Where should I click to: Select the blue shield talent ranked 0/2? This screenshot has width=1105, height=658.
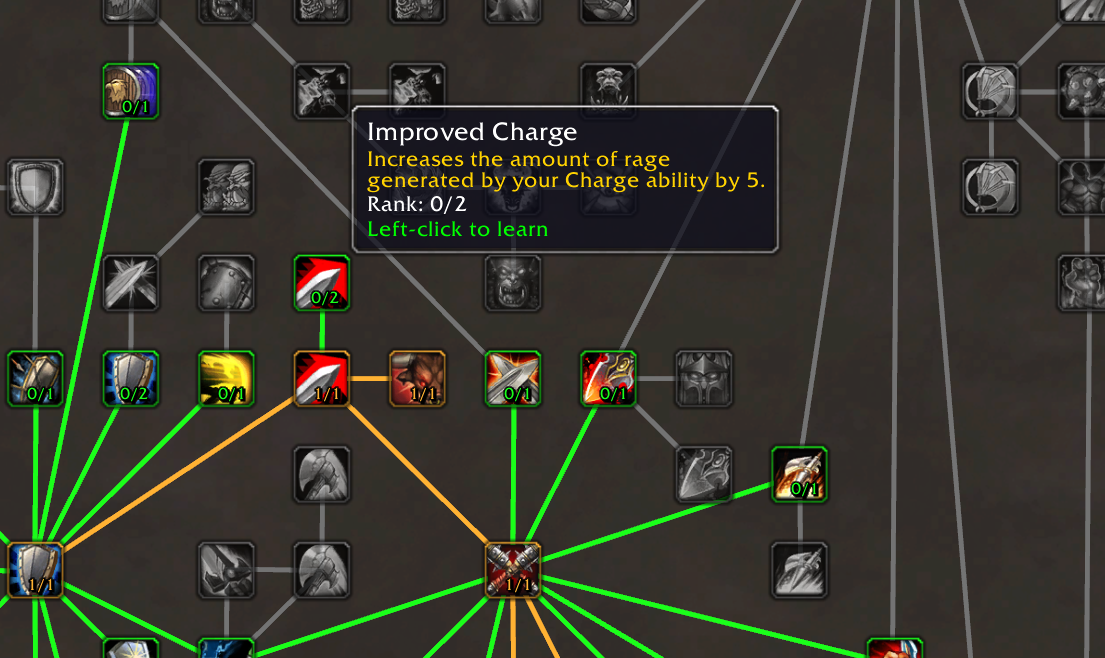pyautogui.click(x=131, y=379)
